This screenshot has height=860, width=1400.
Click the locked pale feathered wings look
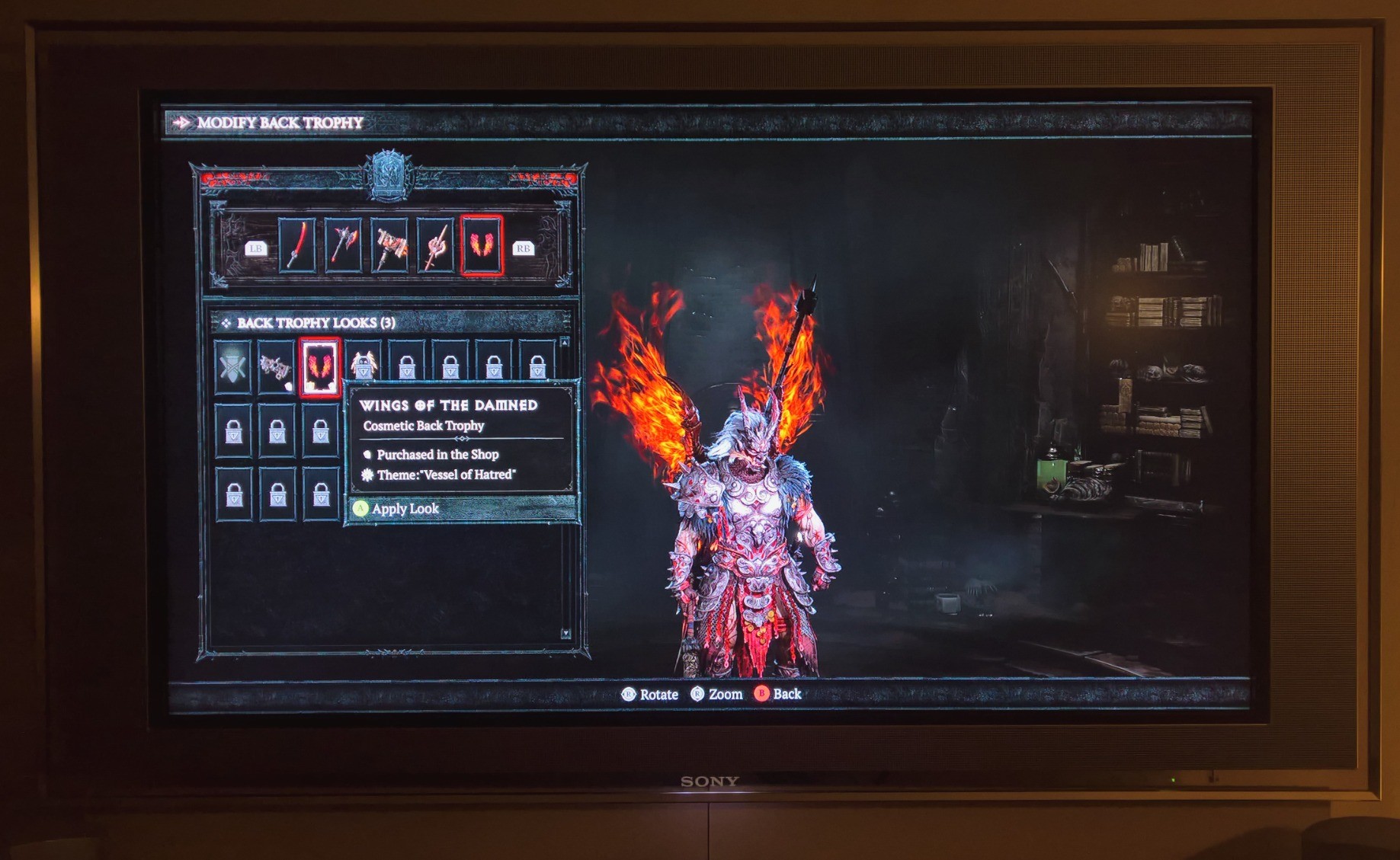tap(364, 364)
